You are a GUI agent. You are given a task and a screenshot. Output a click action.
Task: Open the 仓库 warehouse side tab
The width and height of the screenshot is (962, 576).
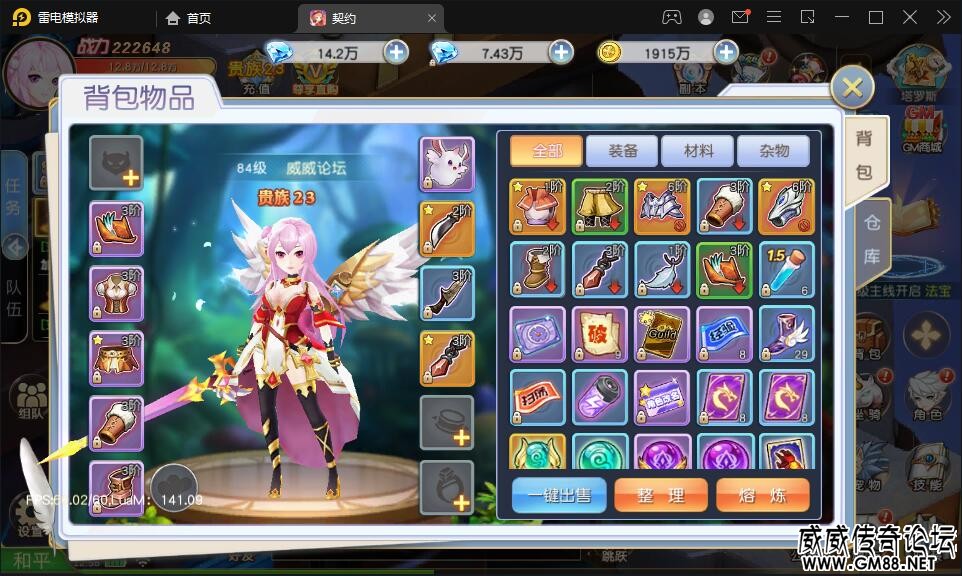tap(871, 243)
